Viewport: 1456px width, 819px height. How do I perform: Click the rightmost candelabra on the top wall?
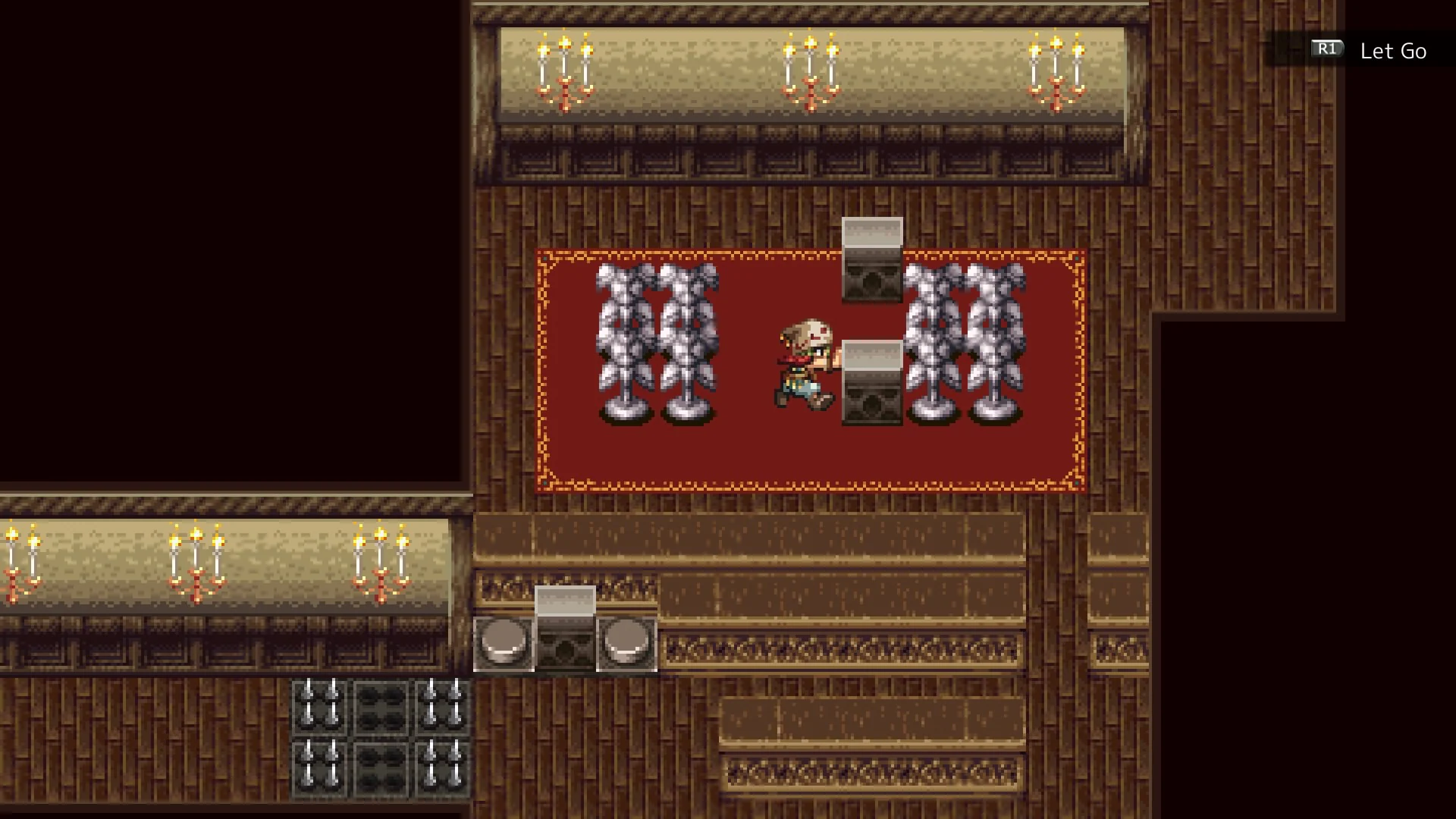1054,68
